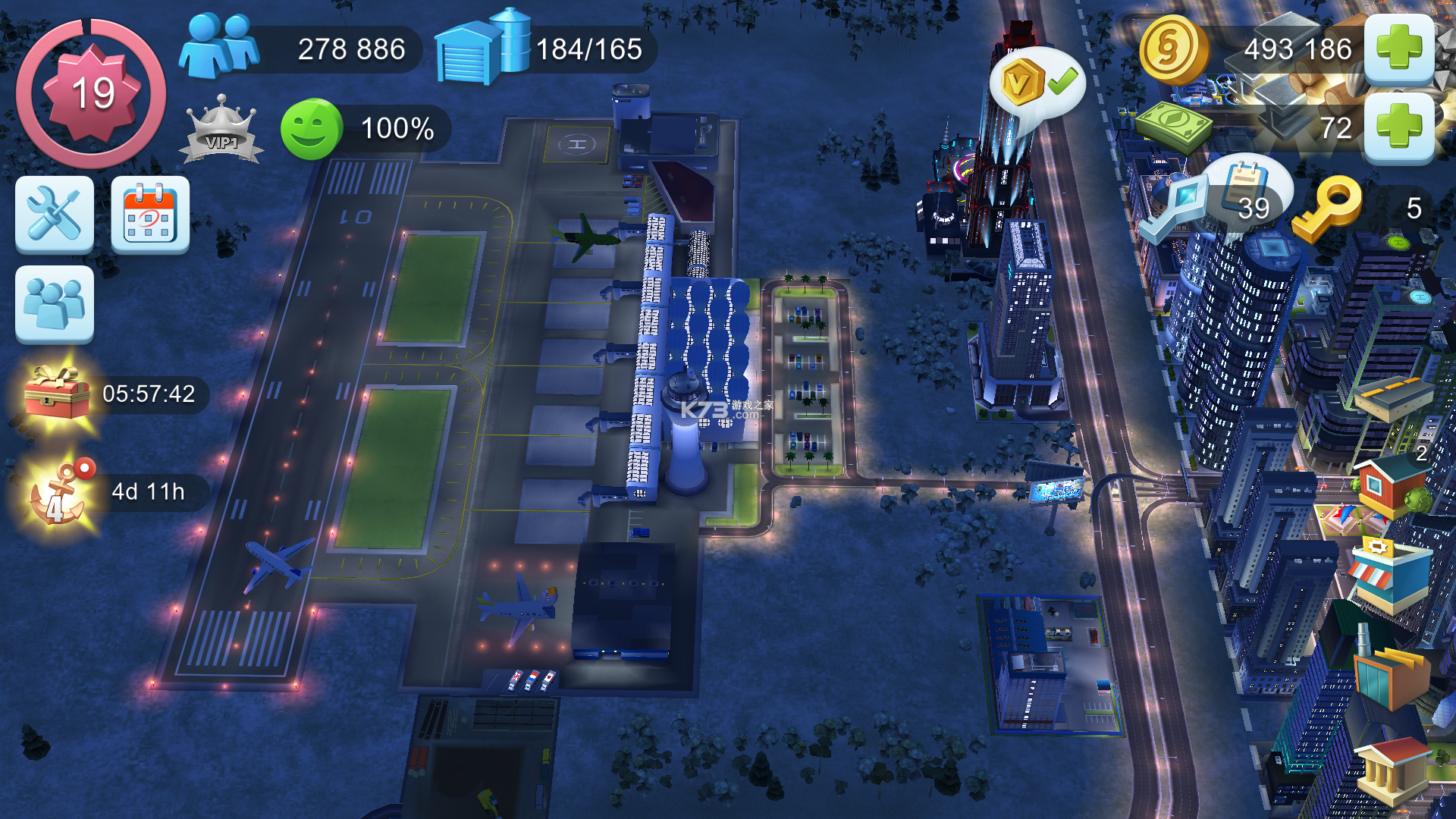Open the settings wrench menu
This screenshot has height=819, width=1456.
point(54,215)
